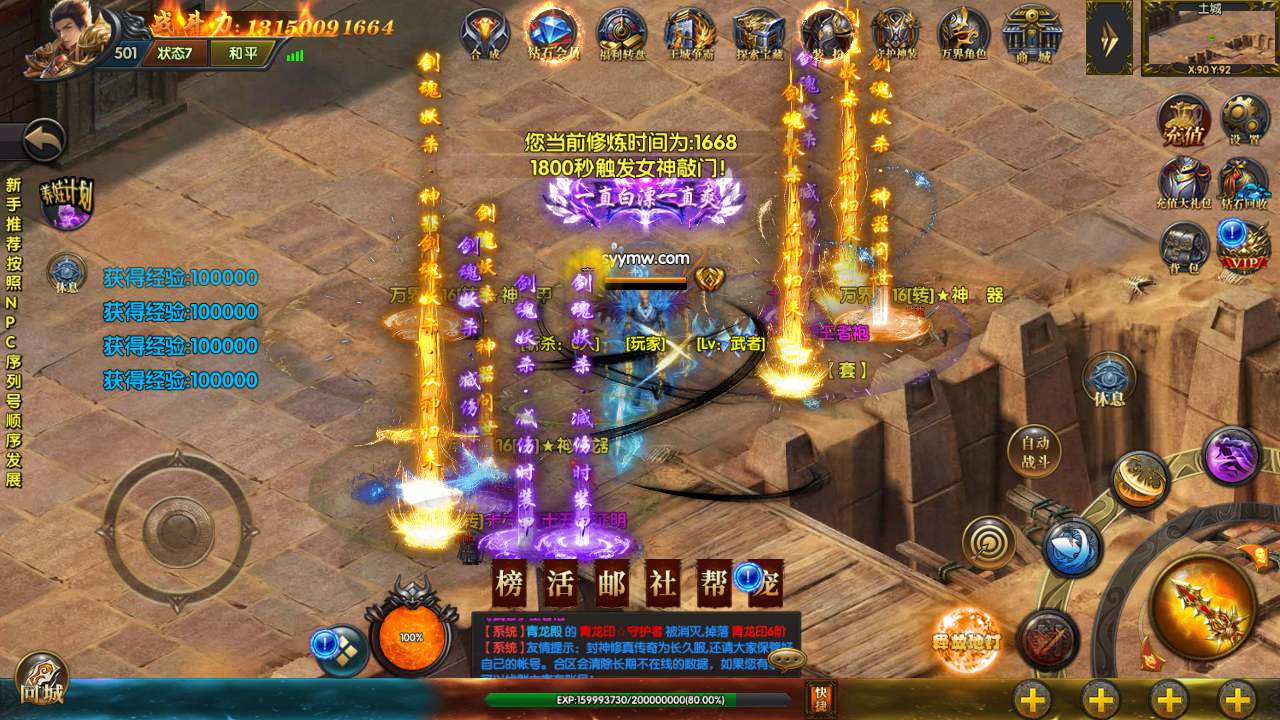Open the 帮 guild tile
This screenshot has height=720, width=1280.
[714, 584]
